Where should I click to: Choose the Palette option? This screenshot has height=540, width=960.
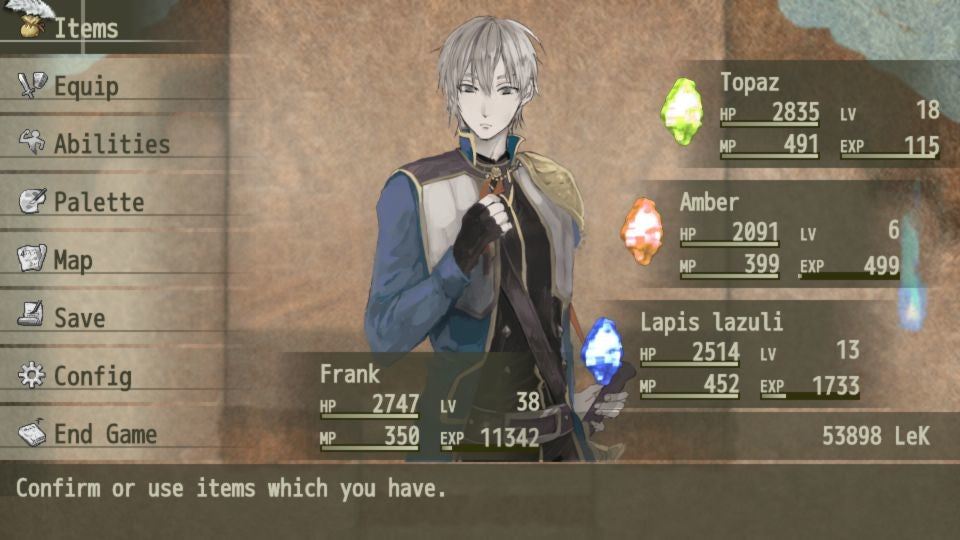point(98,202)
